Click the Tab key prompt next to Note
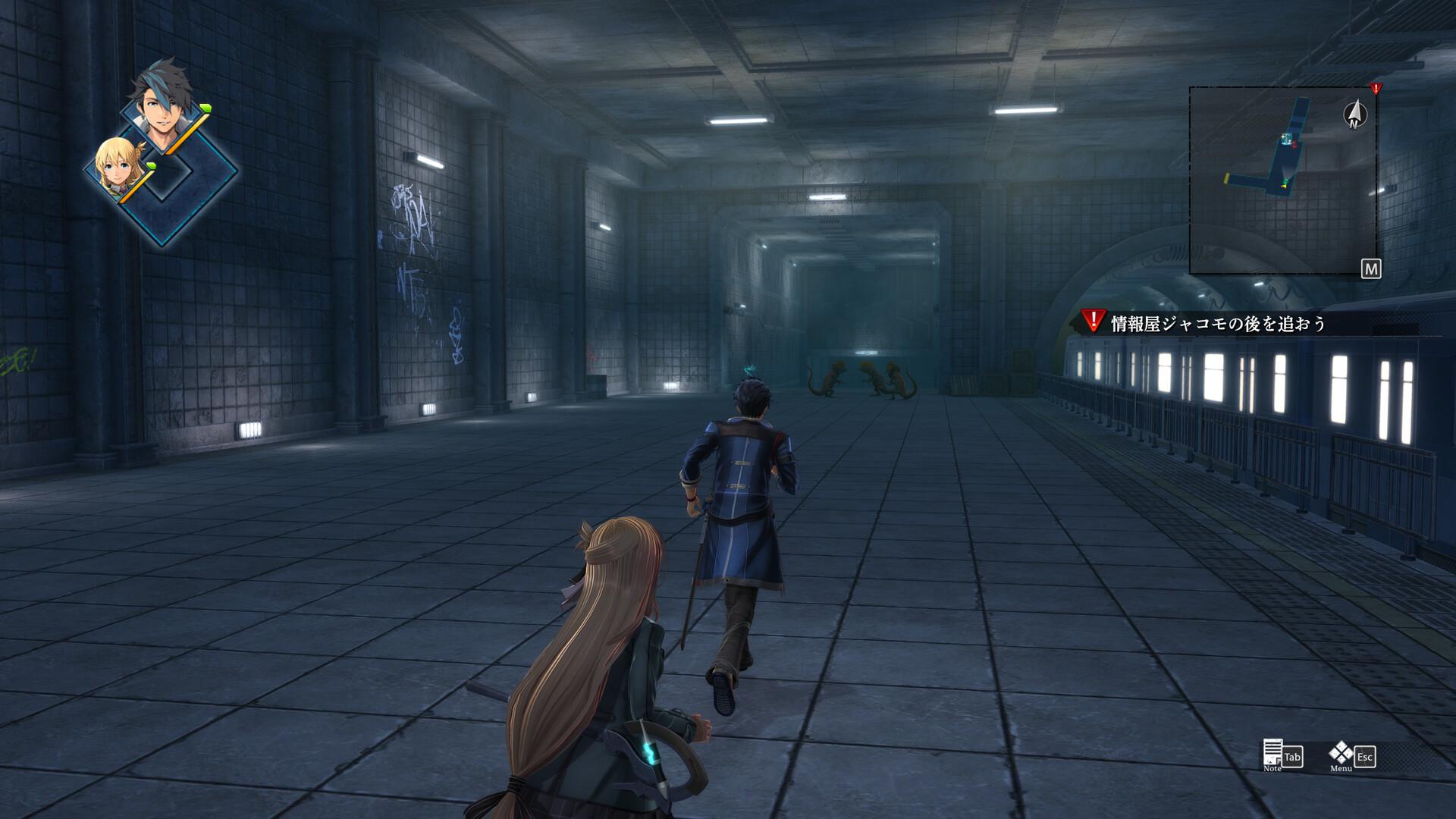 (1293, 756)
